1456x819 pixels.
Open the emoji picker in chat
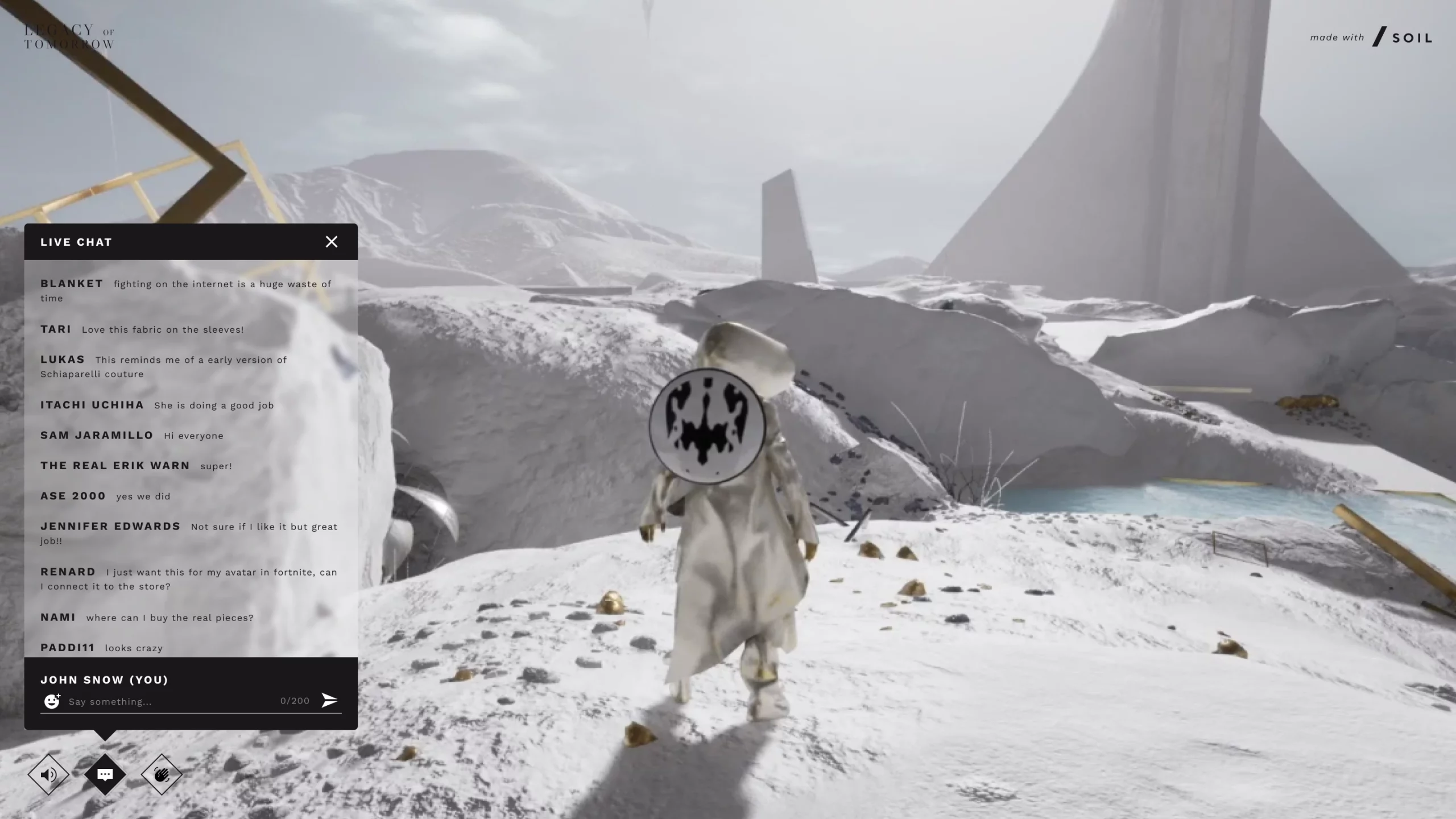coord(52,701)
